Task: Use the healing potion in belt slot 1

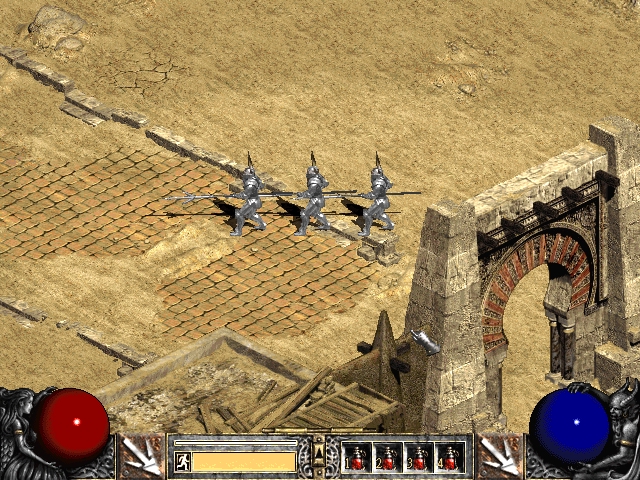Action: pyautogui.click(x=357, y=458)
